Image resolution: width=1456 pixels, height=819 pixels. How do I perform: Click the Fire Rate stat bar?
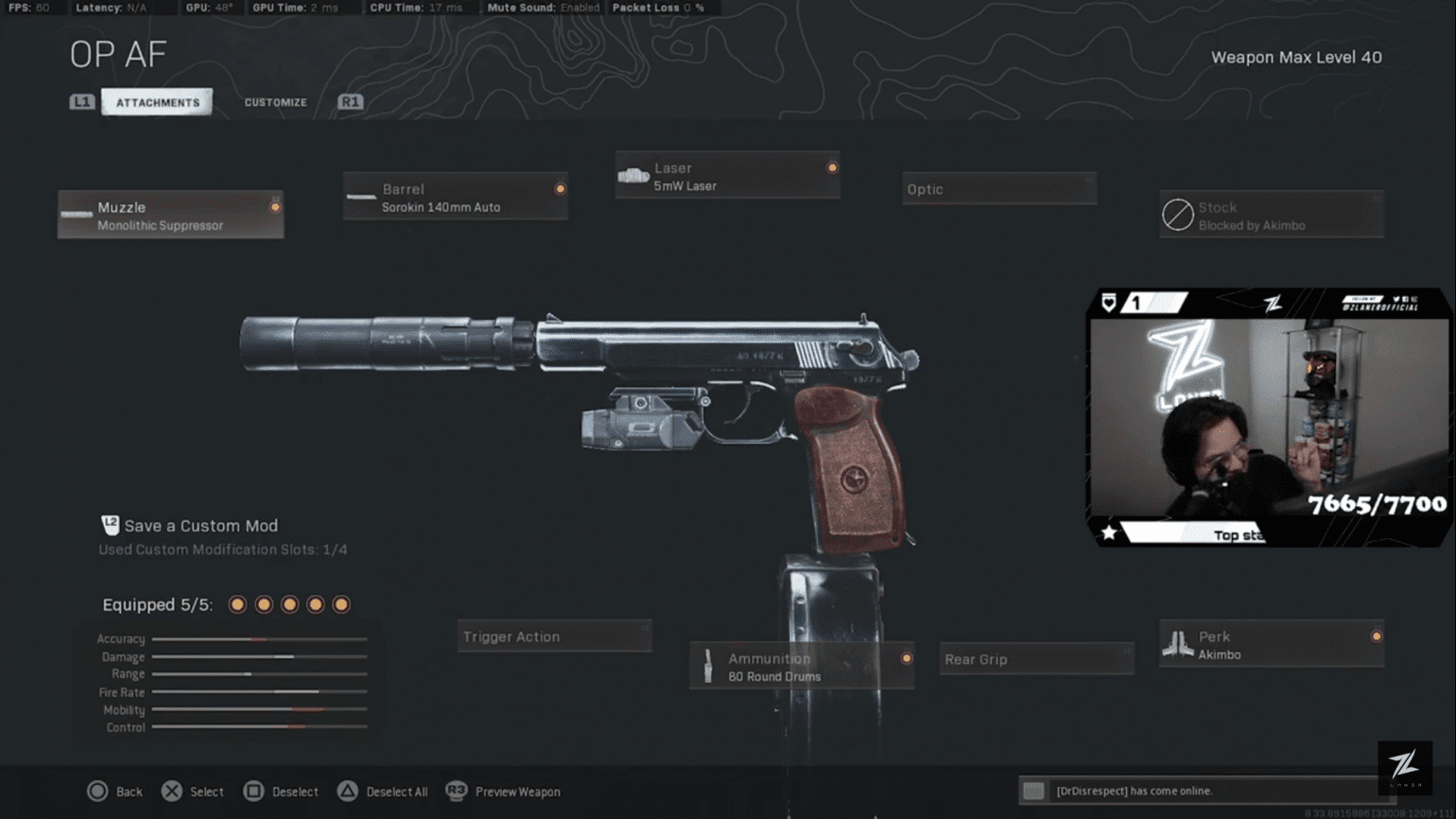[258, 691]
